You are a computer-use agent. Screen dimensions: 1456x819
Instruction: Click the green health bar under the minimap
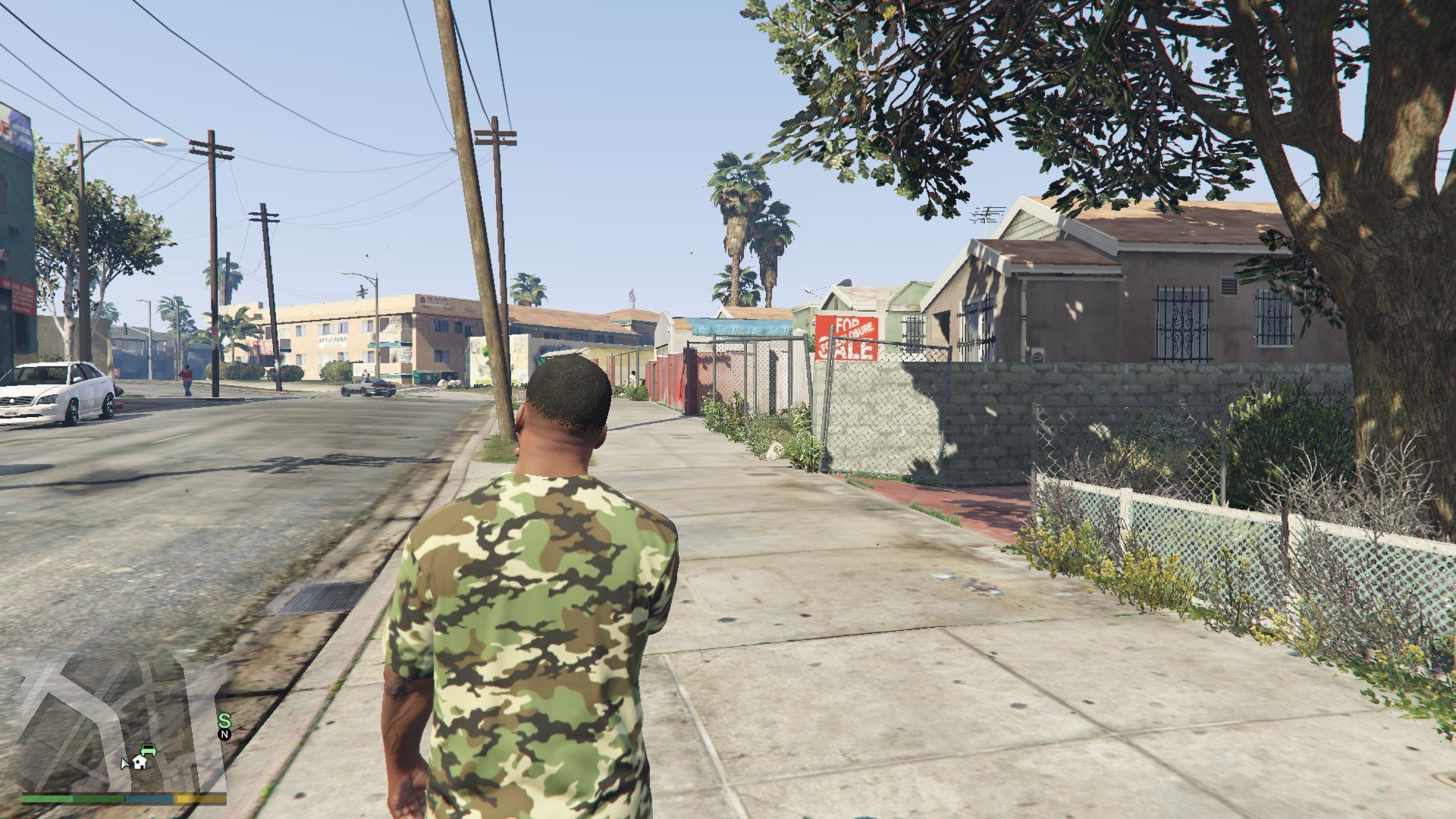click(47, 799)
